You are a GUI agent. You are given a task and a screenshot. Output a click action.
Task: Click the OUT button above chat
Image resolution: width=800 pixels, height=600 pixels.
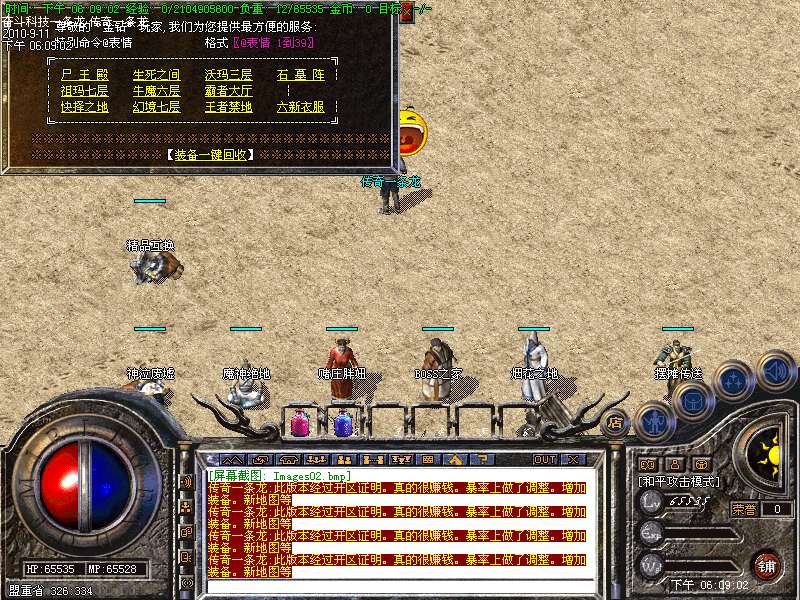544,459
